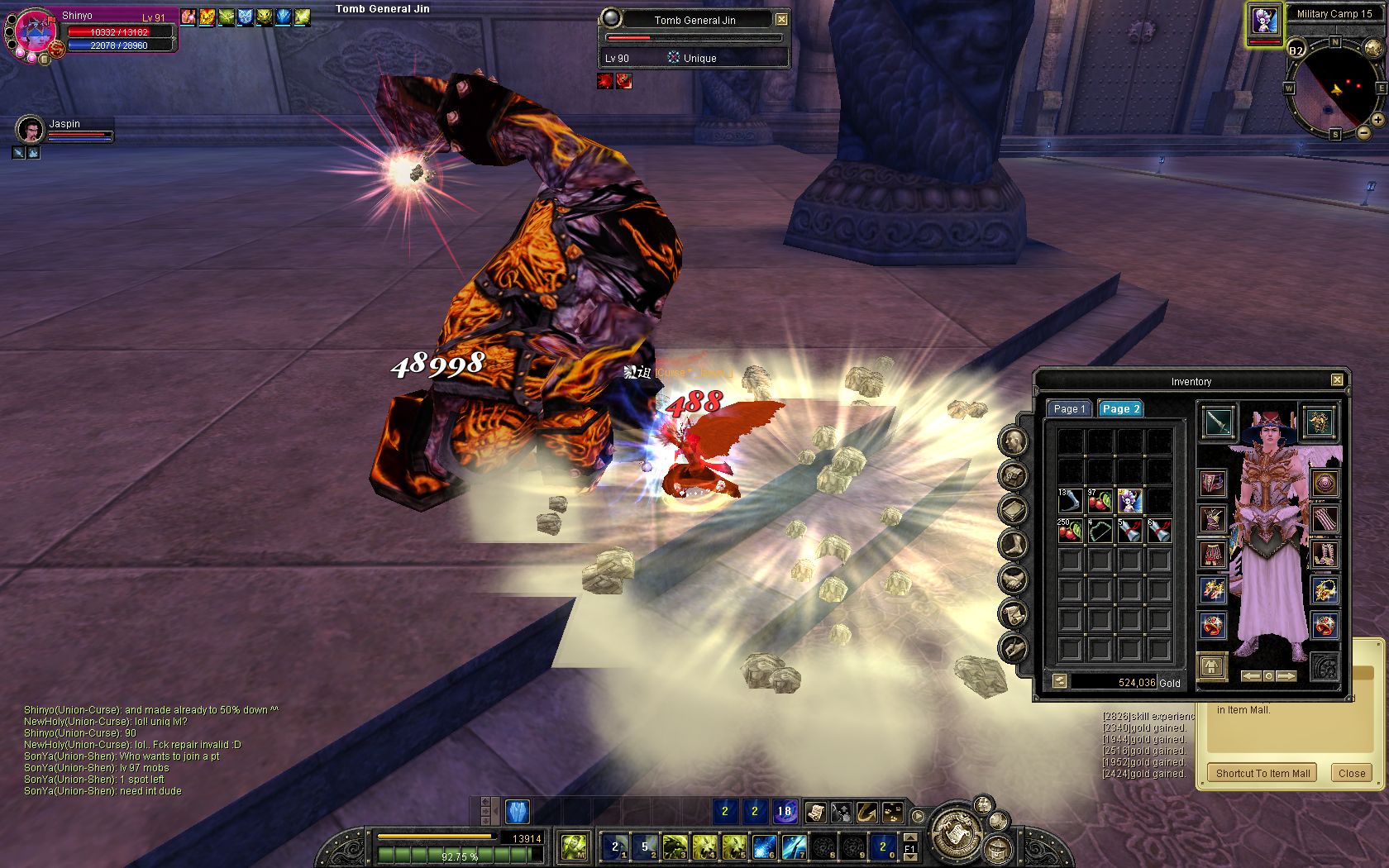The height and width of the screenshot is (868, 1389).
Task: Zoom in the minimap with plus button
Action: tap(1377, 120)
